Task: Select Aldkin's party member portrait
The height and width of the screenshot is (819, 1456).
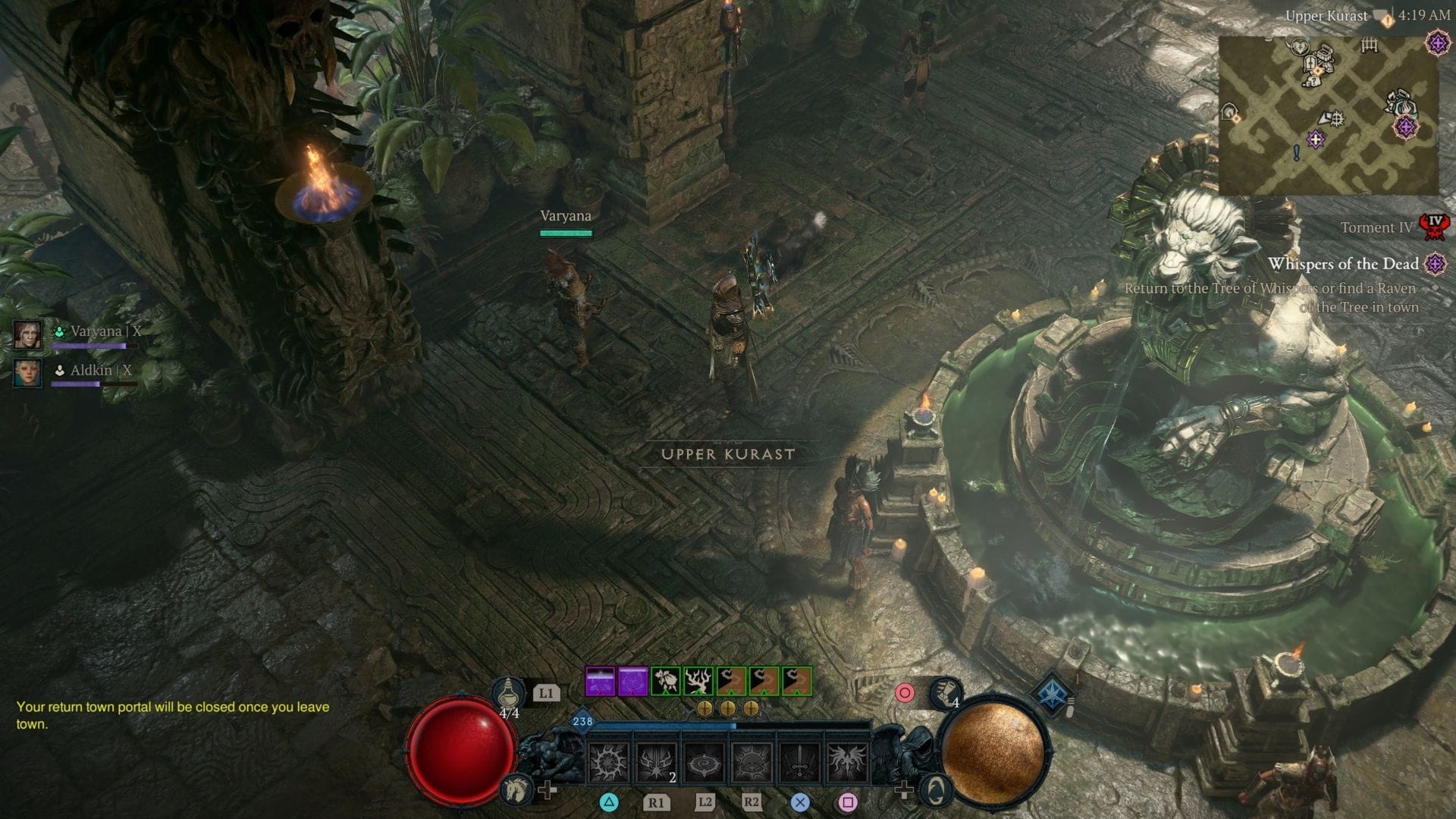Action: click(27, 373)
